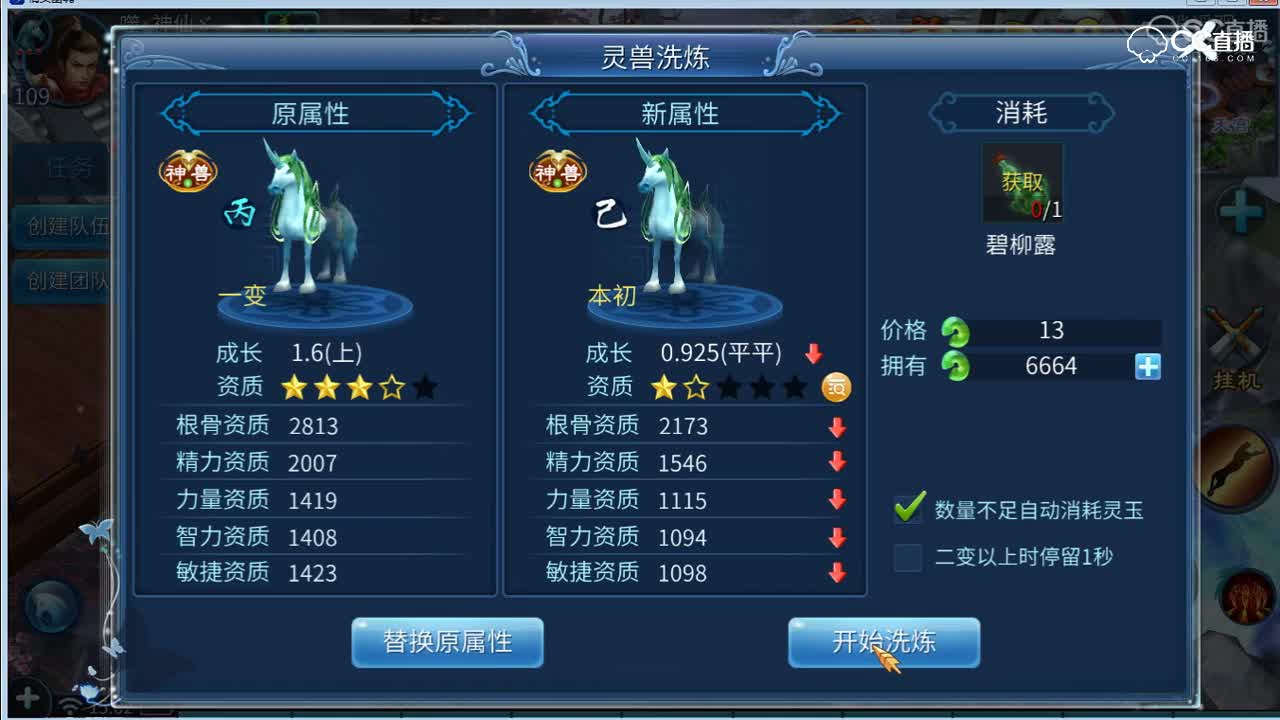The height and width of the screenshot is (720, 1280).
Task: Click the 神兽 badge on the 新属性 panel
Action: point(557,172)
